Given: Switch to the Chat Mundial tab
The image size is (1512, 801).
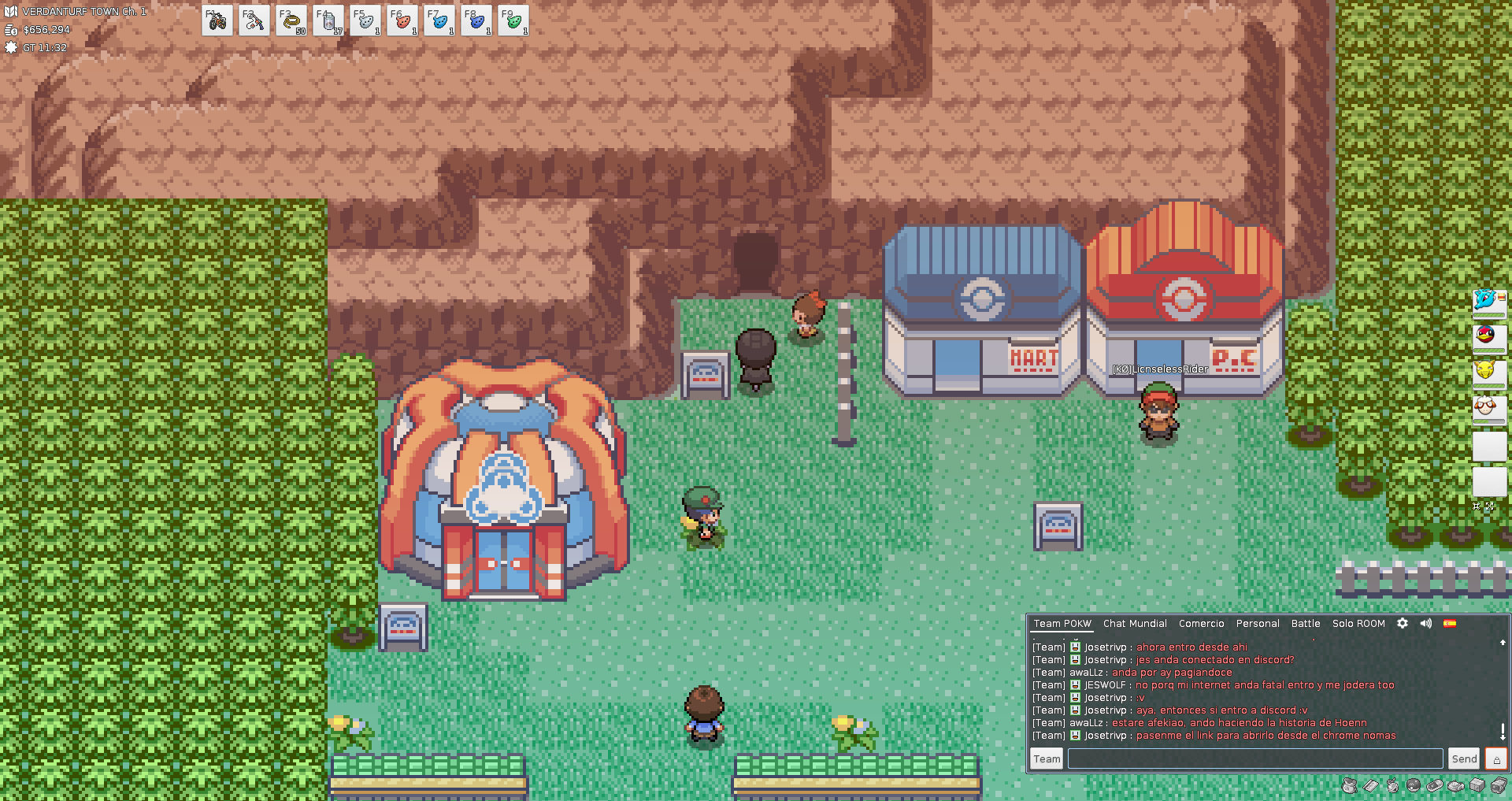Looking at the screenshot, I should tap(1135, 623).
